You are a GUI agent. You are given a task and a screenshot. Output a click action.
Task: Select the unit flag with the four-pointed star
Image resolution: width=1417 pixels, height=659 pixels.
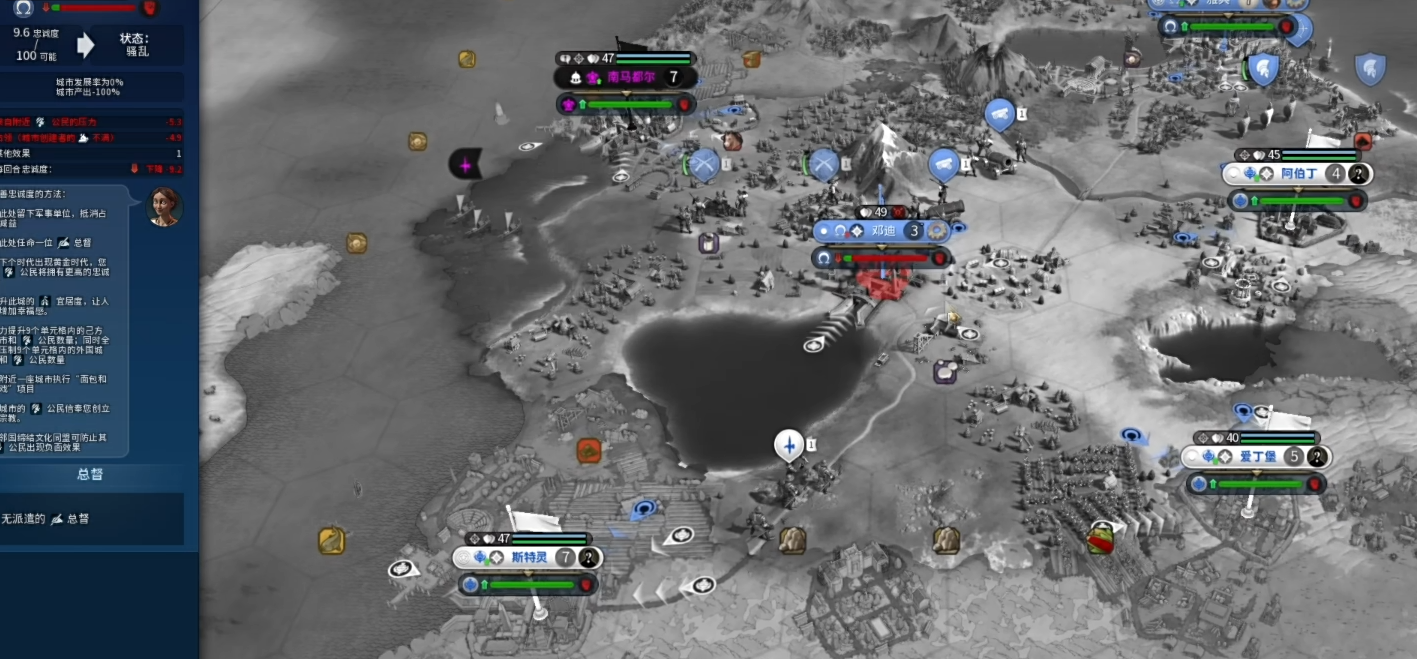[790, 444]
